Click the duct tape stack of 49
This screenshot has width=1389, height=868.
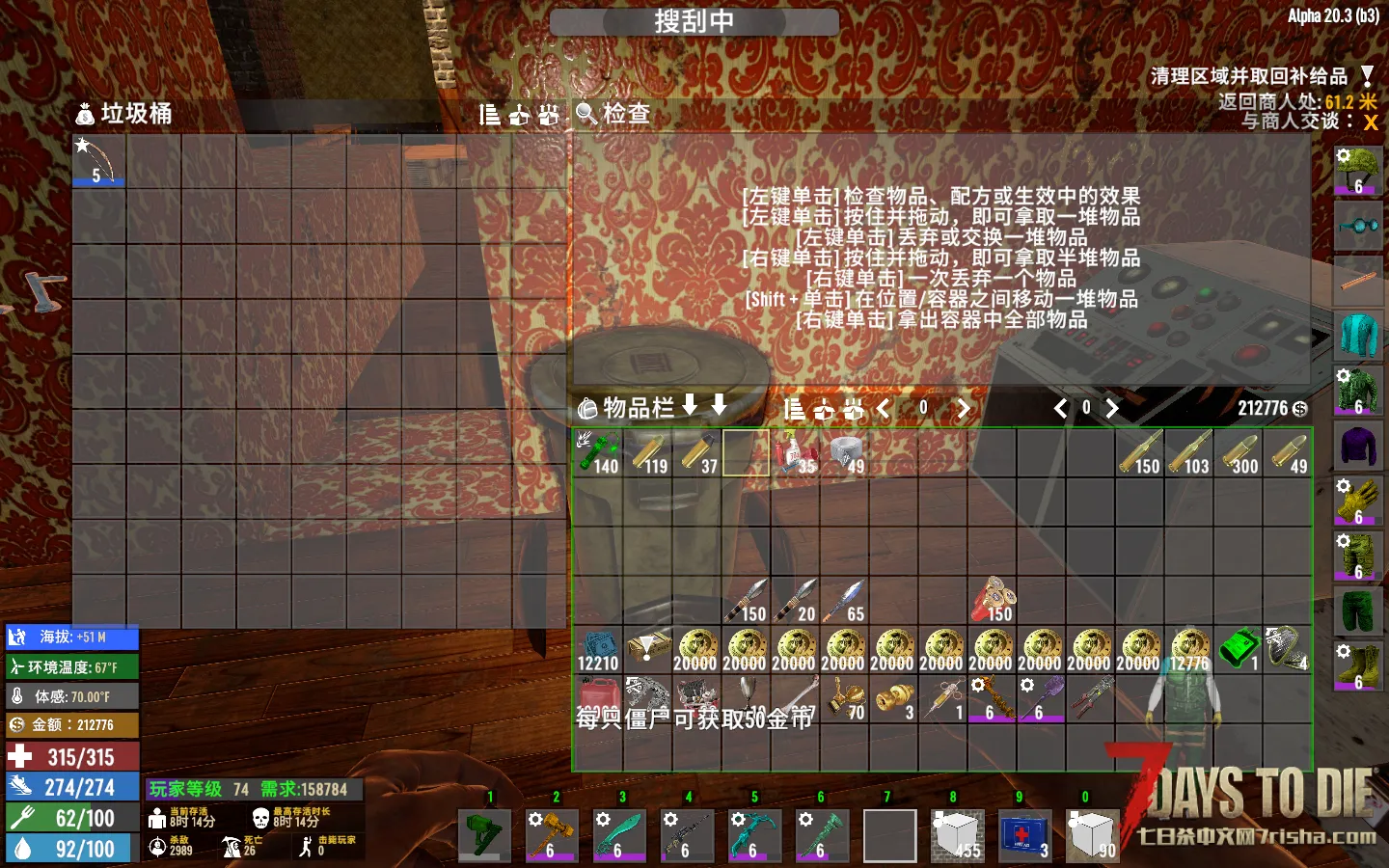click(x=846, y=452)
